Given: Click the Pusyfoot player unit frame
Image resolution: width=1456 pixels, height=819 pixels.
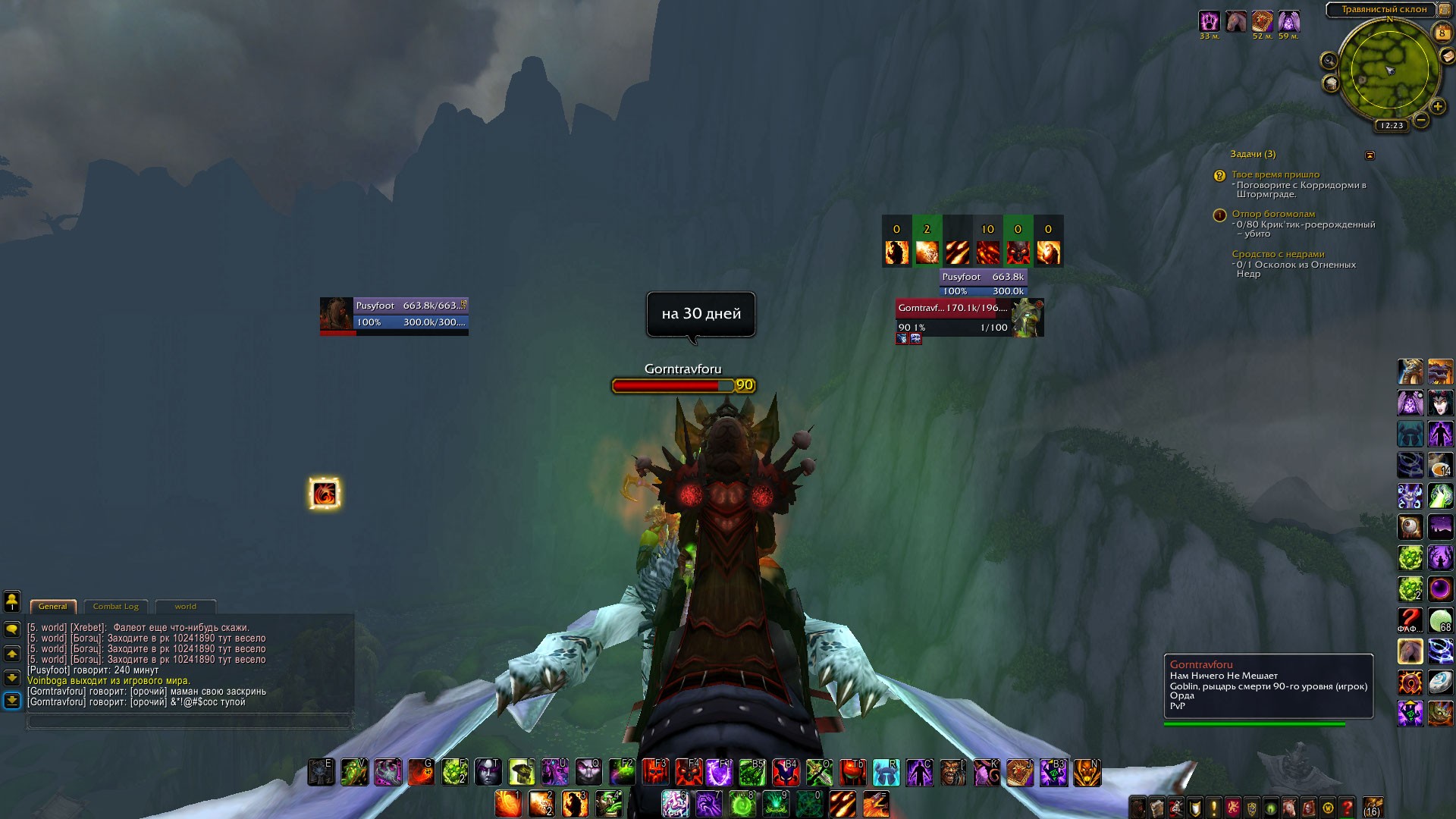Looking at the screenshot, I should click(394, 315).
